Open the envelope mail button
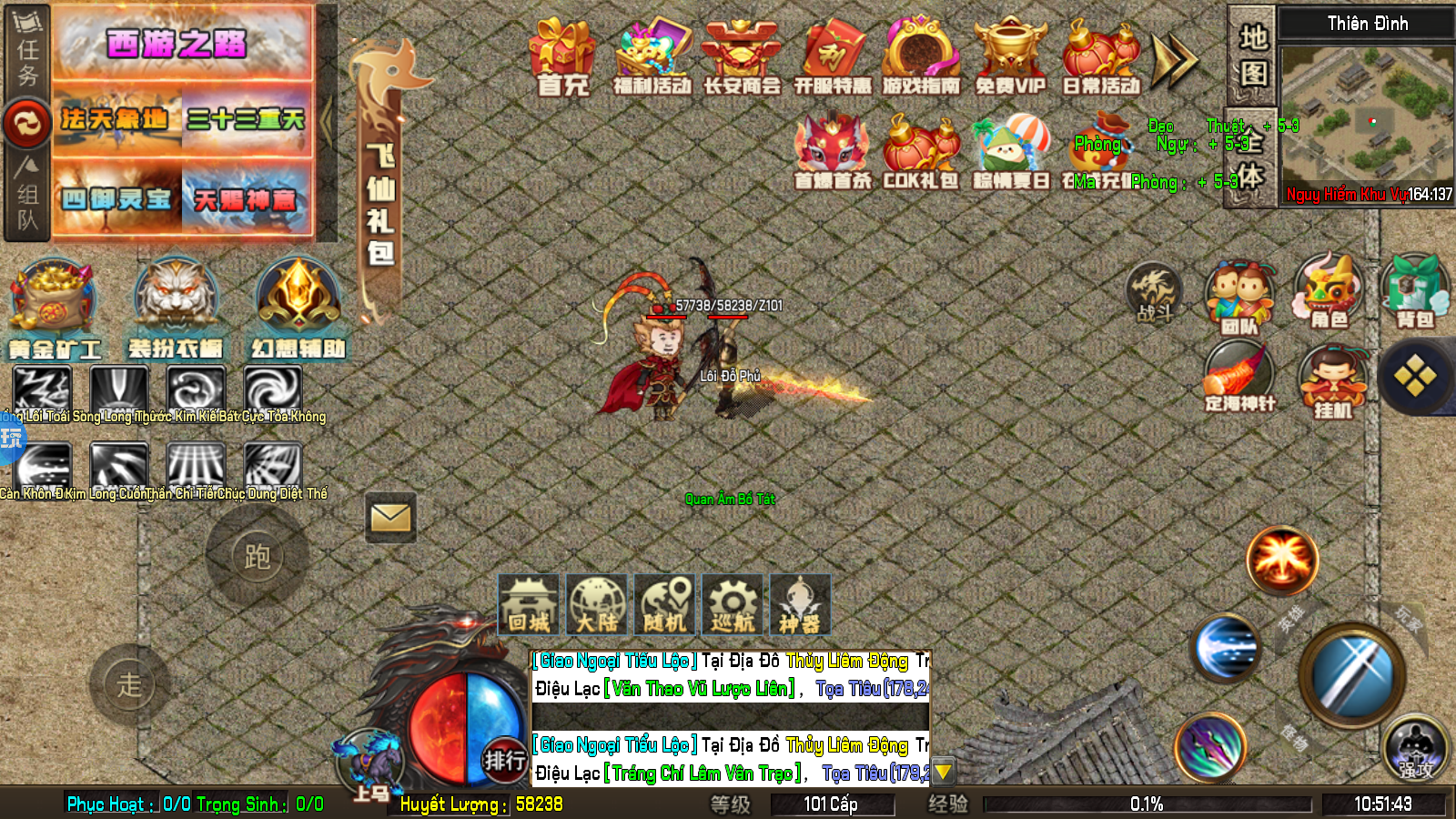Viewport: 1456px width, 819px height. [390, 518]
